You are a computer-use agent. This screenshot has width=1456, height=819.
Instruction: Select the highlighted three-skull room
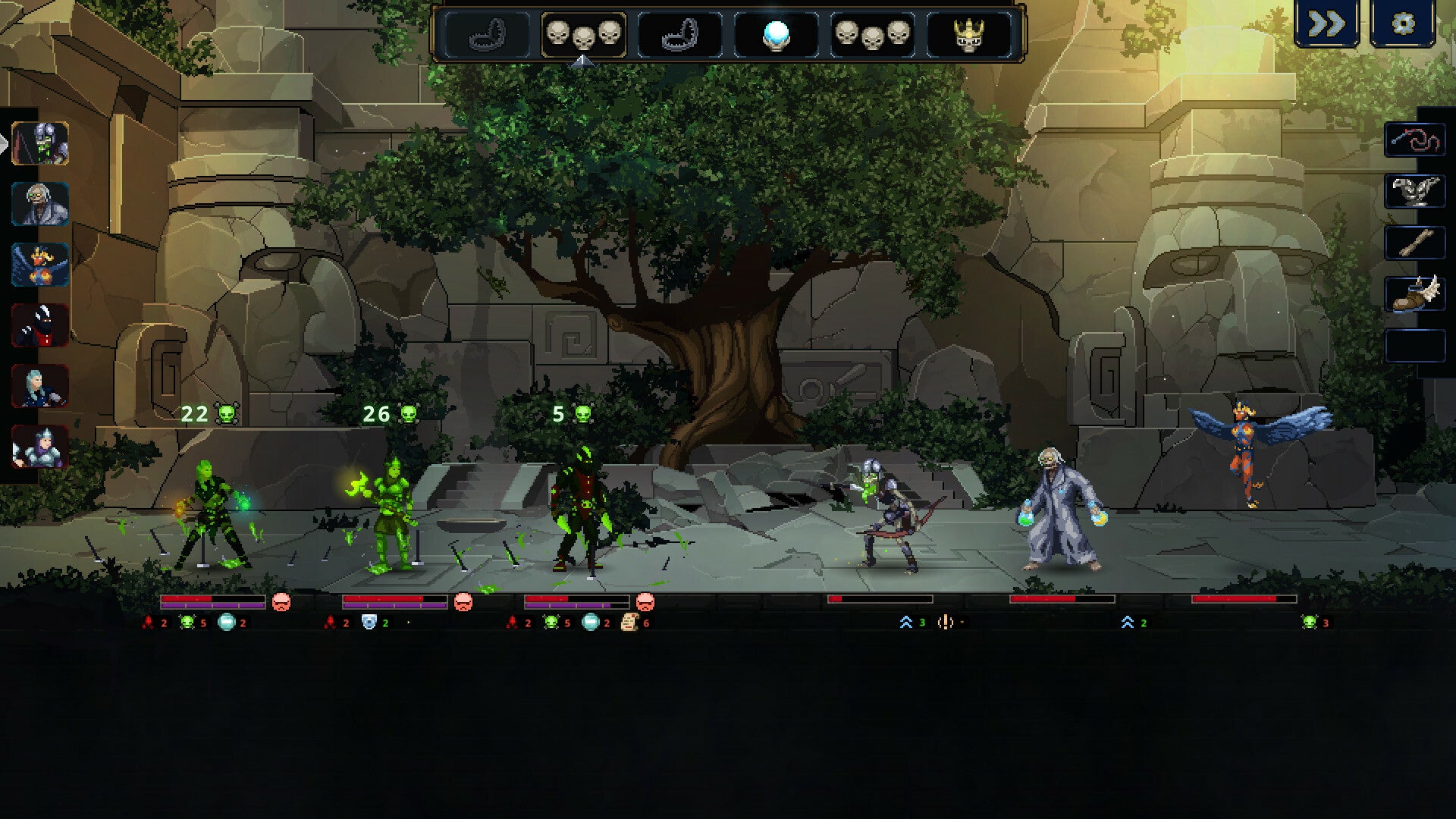click(583, 34)
